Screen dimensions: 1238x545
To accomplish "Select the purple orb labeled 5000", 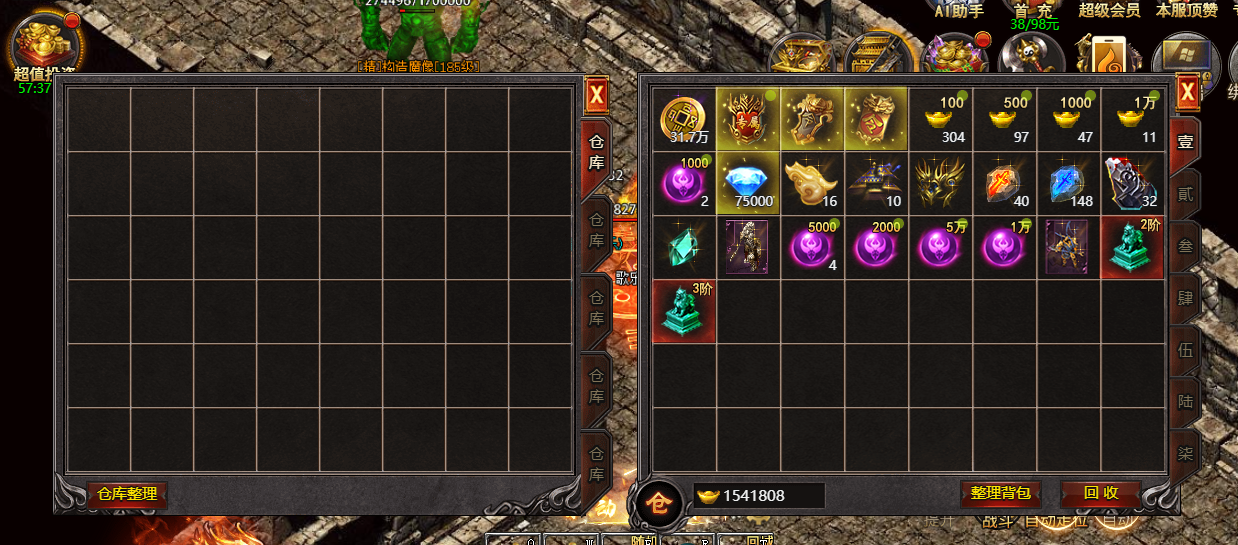I will click(x=812, y=248).
